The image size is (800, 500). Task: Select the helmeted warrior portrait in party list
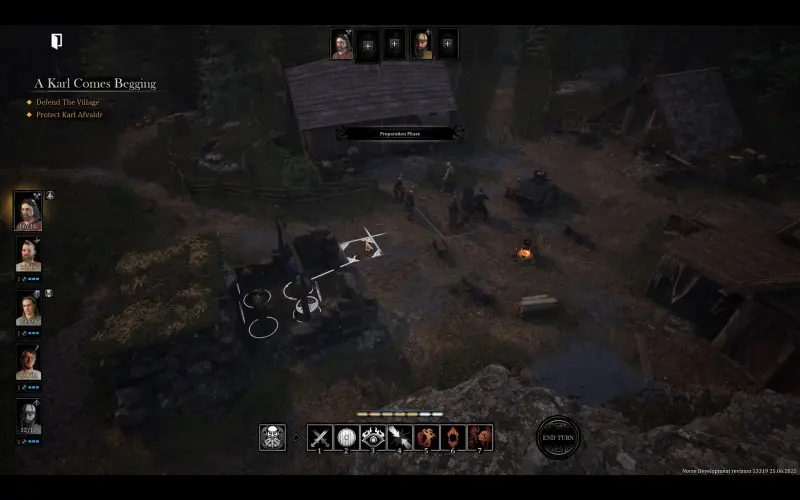tap(28, 416)
